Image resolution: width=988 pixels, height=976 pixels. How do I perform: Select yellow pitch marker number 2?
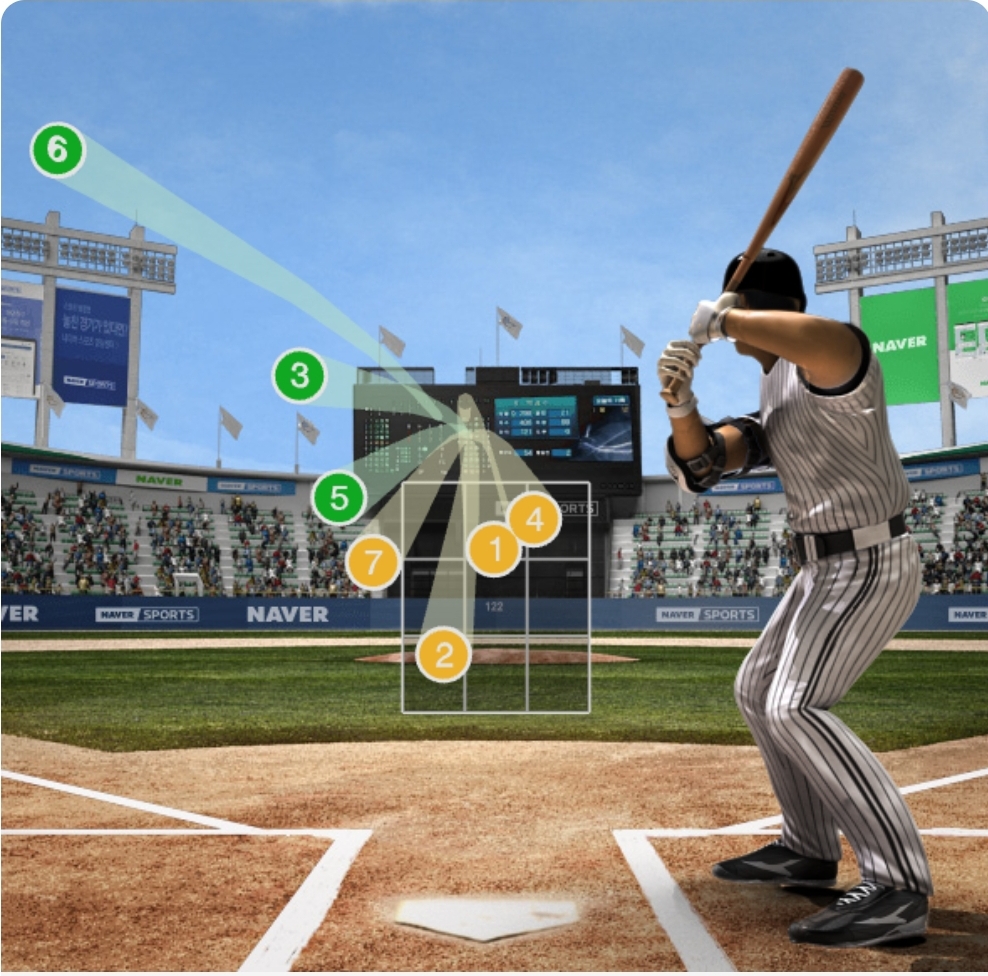coord(445,655)
